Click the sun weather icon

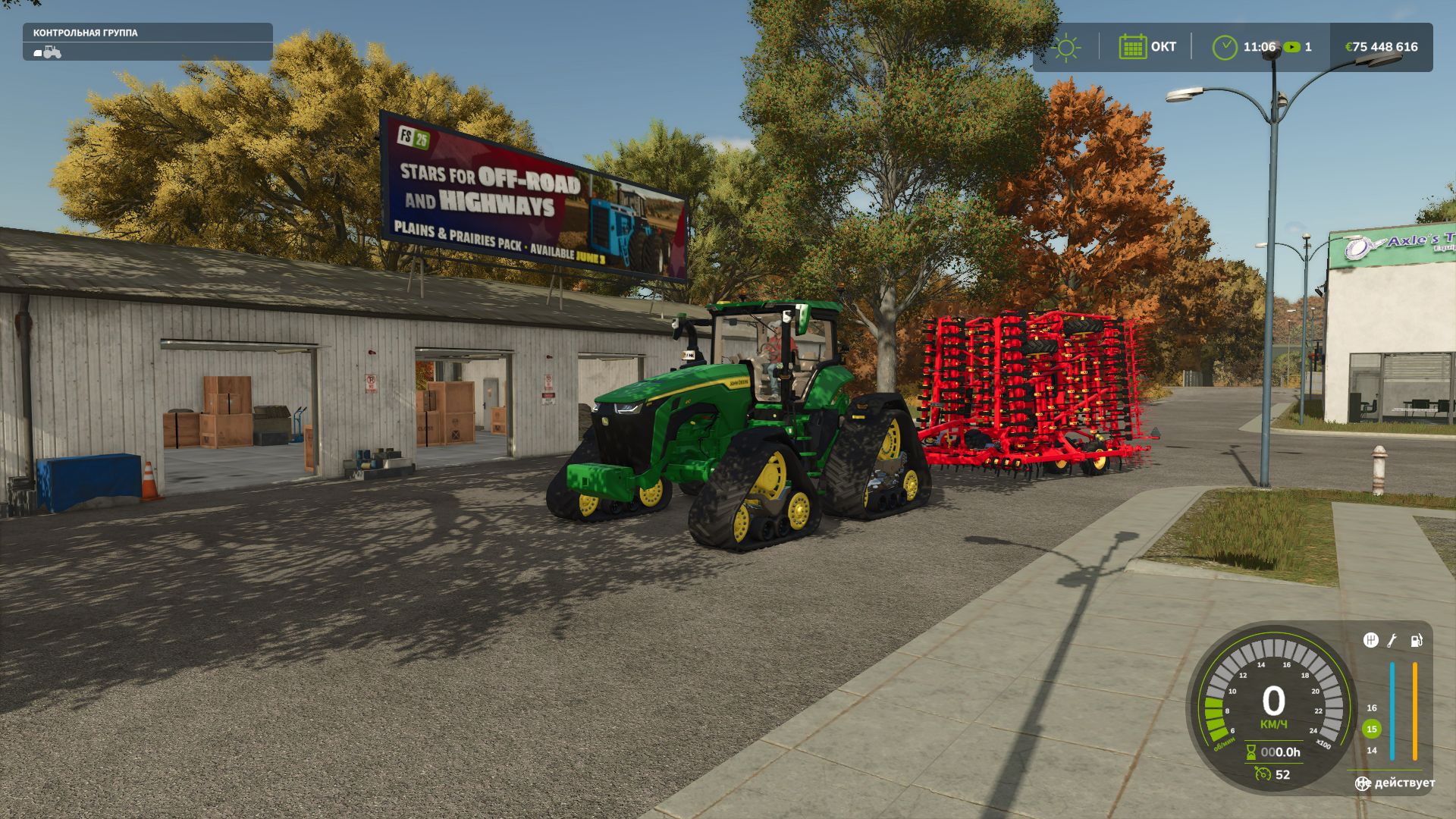pos(1065,47)
